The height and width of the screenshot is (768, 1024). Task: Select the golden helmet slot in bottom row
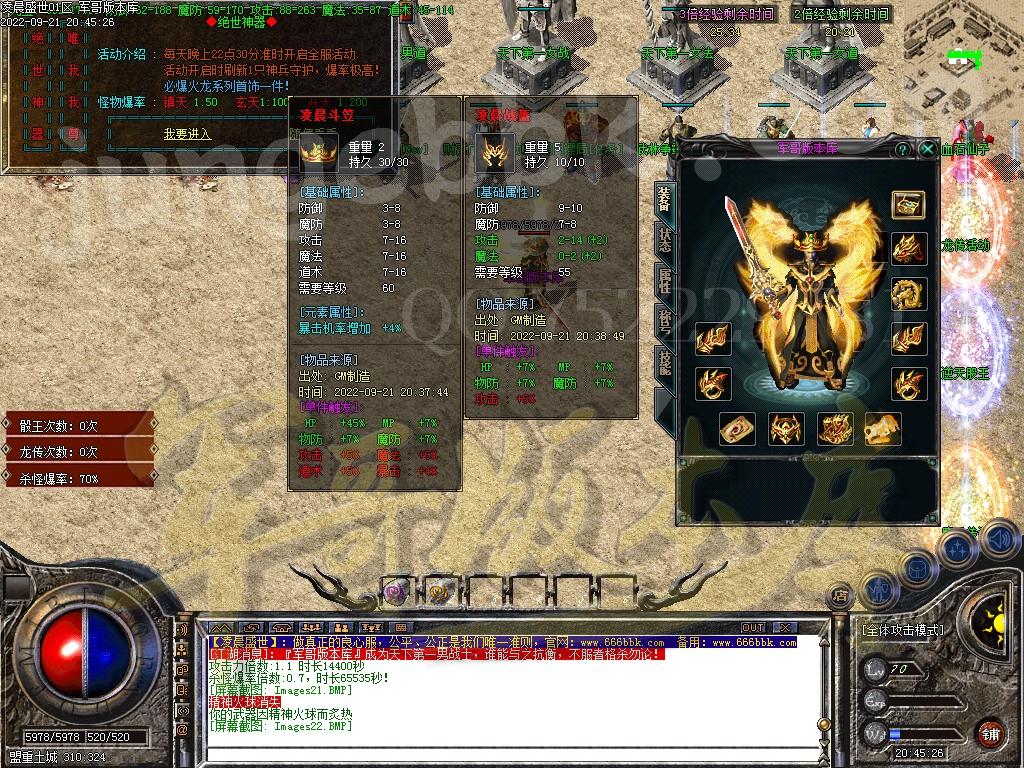coord(786,429)
